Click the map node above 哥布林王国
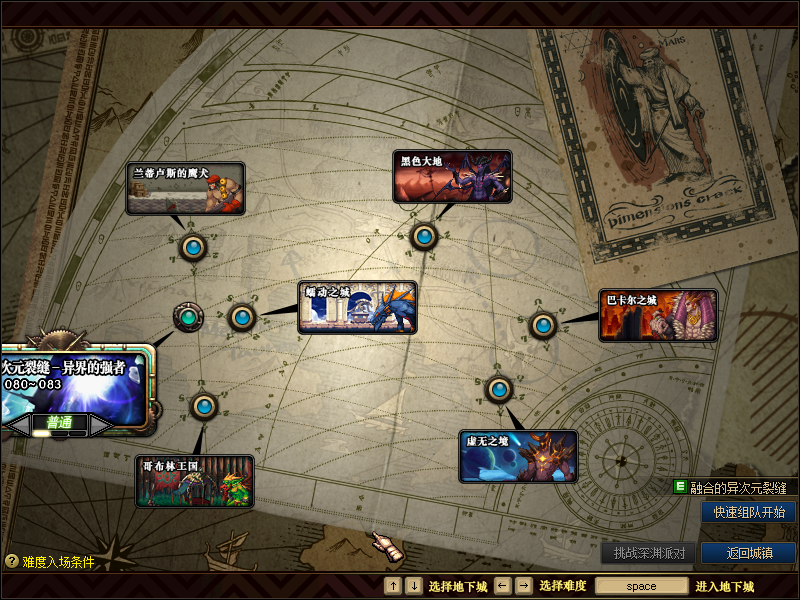The width and height of the screenshot is (800, 600). click(x=204, y=406)
